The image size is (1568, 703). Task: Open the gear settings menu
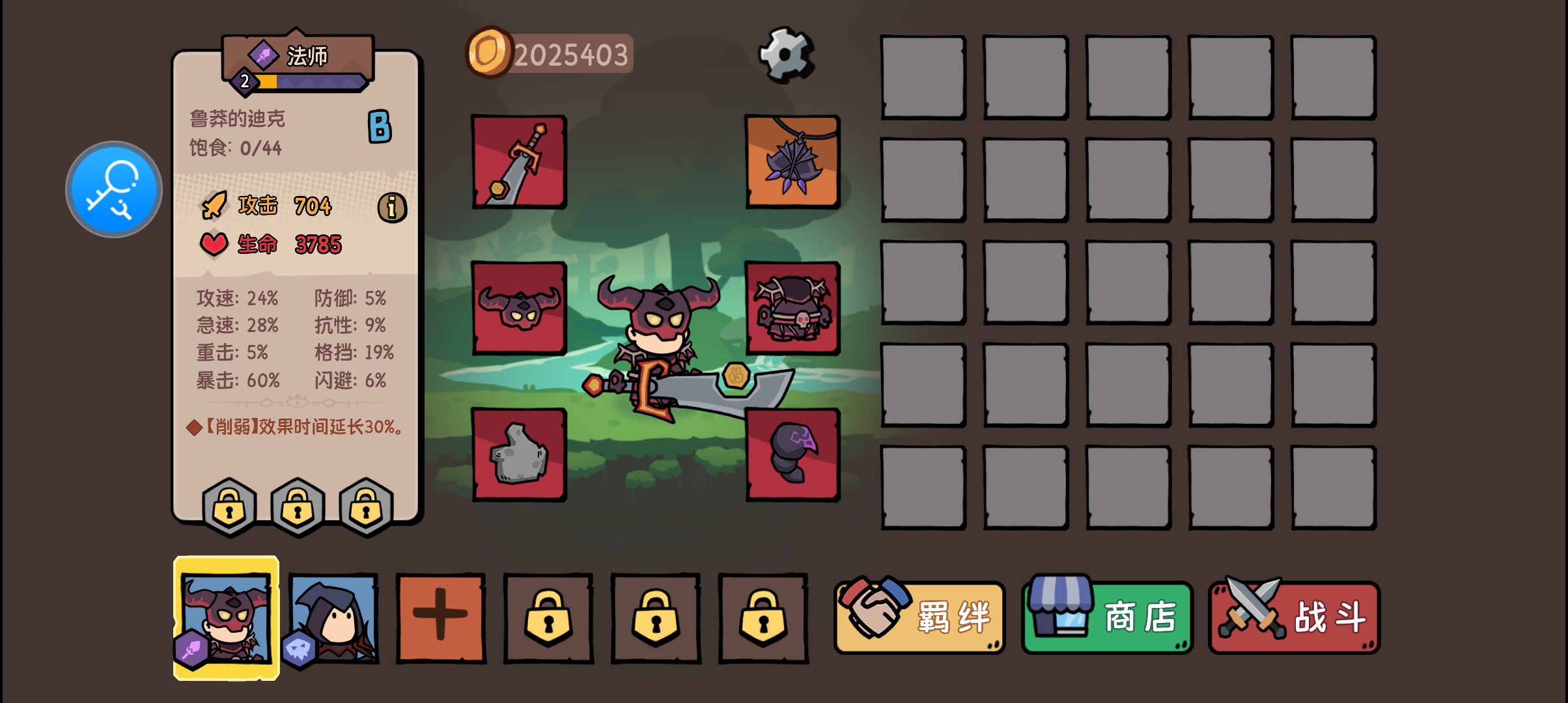pos(786,54)
